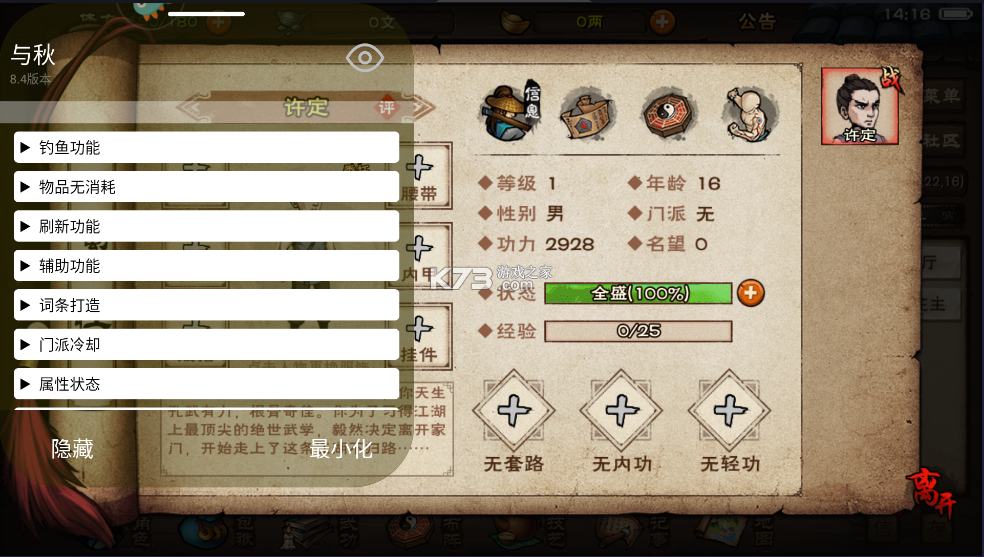This screenshot has height=557, width=984.
Task: Open the 词条打造 section
Action: pyautogui.click(x=206, y=305)
